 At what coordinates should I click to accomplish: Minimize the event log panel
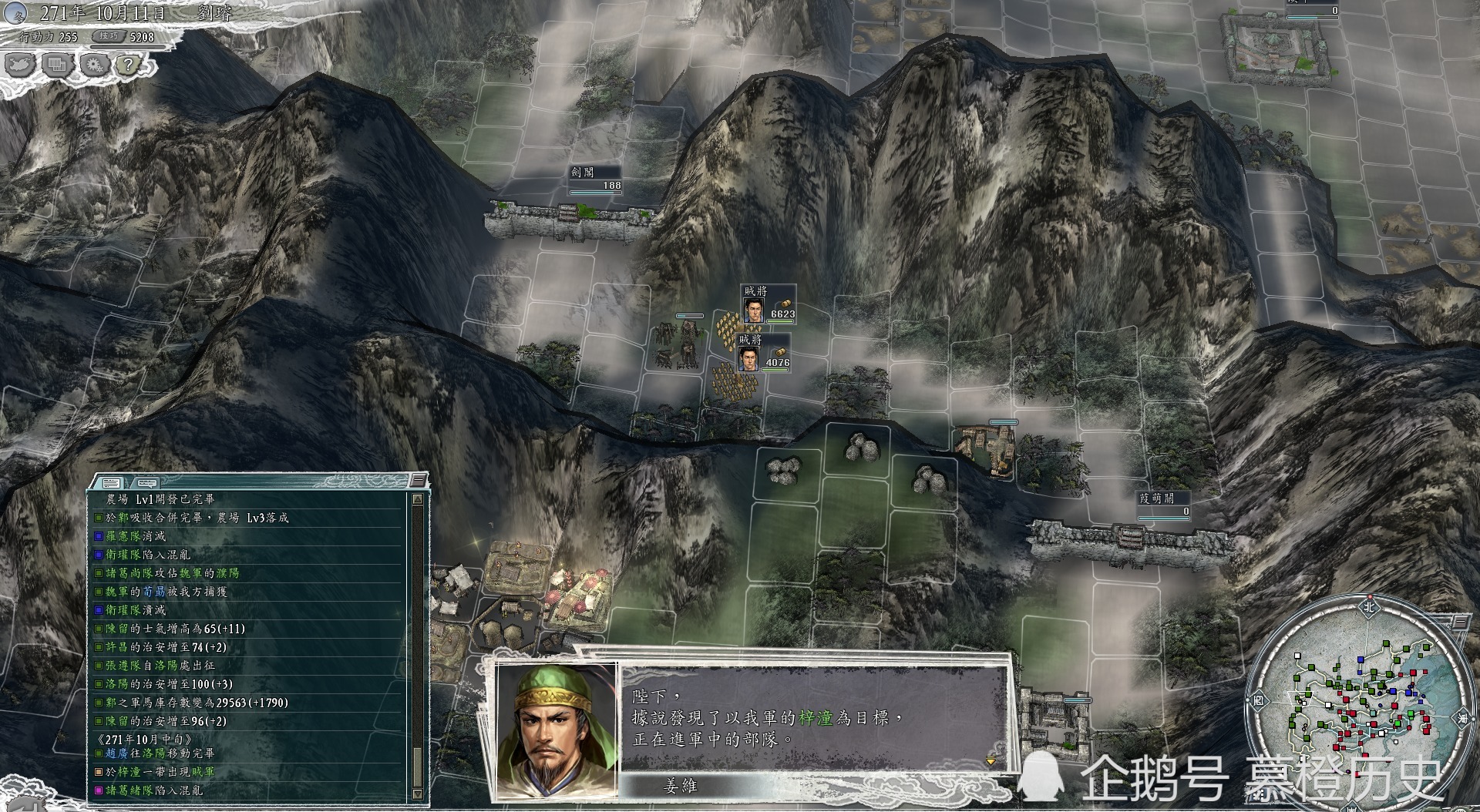[419, 481]
